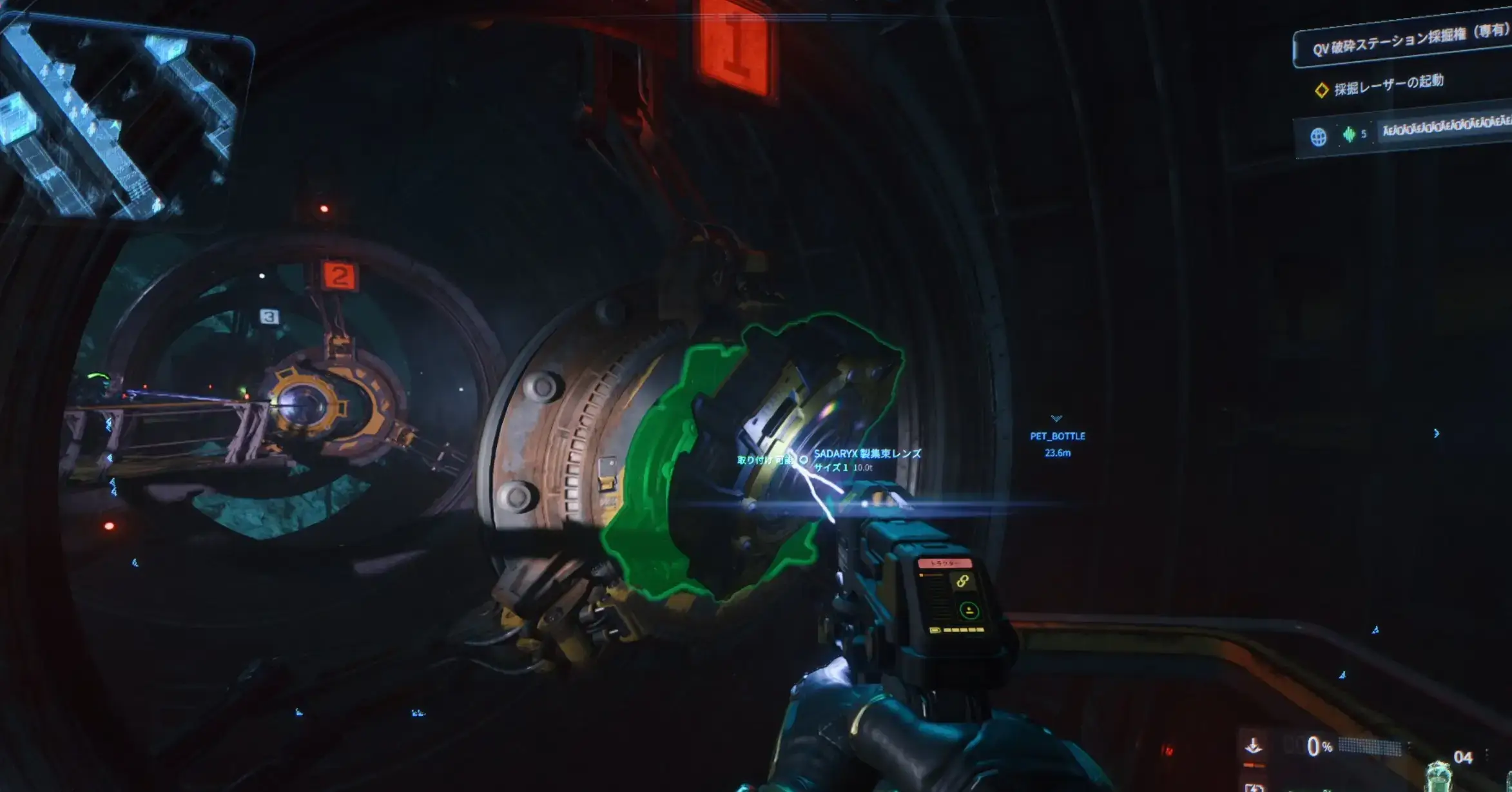The image size is (1512, 792).
Task: Click the blue globe chat channel icon
Action: point(1318,137)
